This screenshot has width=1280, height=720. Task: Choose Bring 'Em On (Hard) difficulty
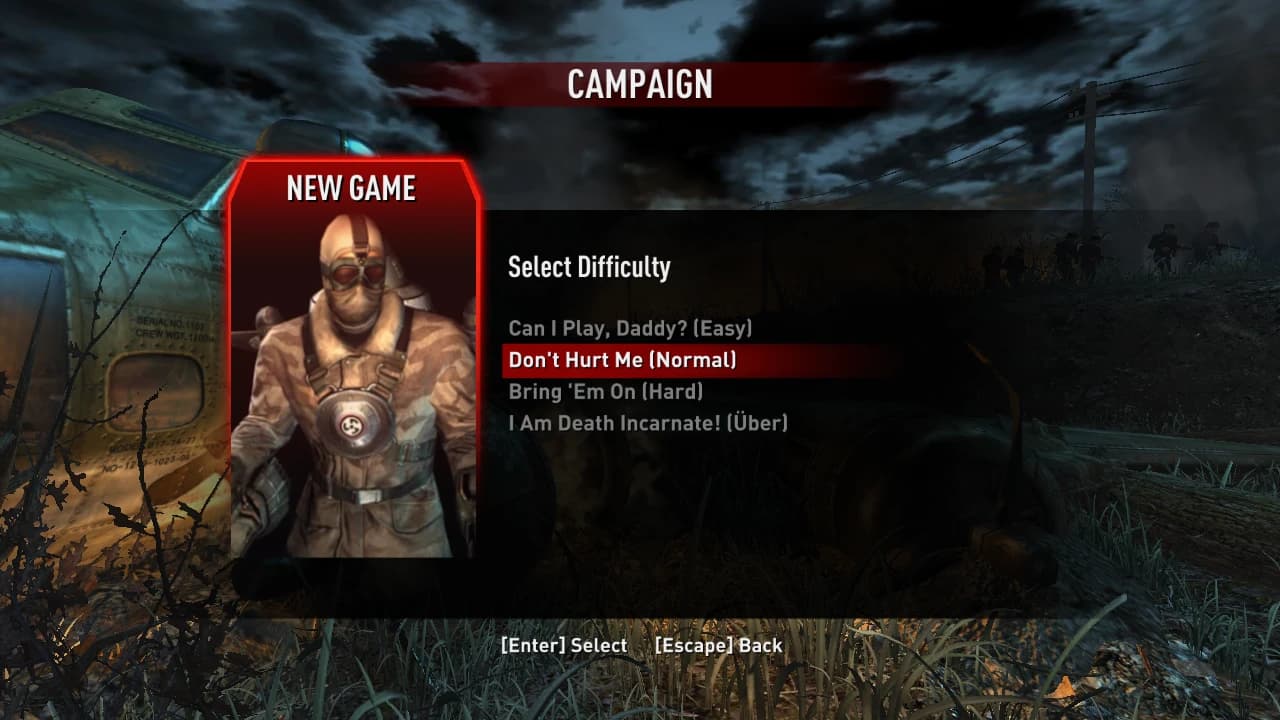tap(608, 392)
